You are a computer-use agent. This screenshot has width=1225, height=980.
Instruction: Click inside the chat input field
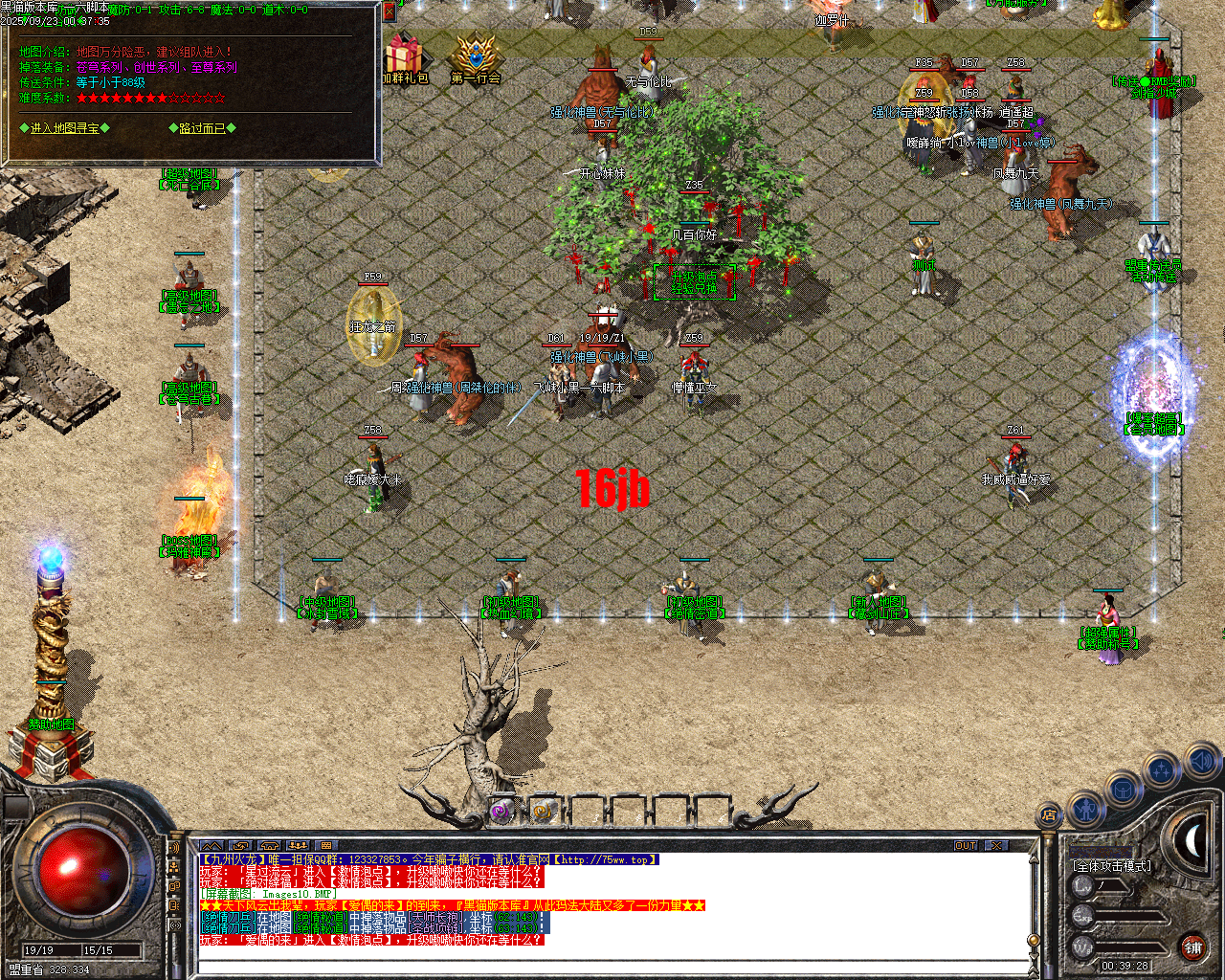pyautogui.click(x=574, y=965)
